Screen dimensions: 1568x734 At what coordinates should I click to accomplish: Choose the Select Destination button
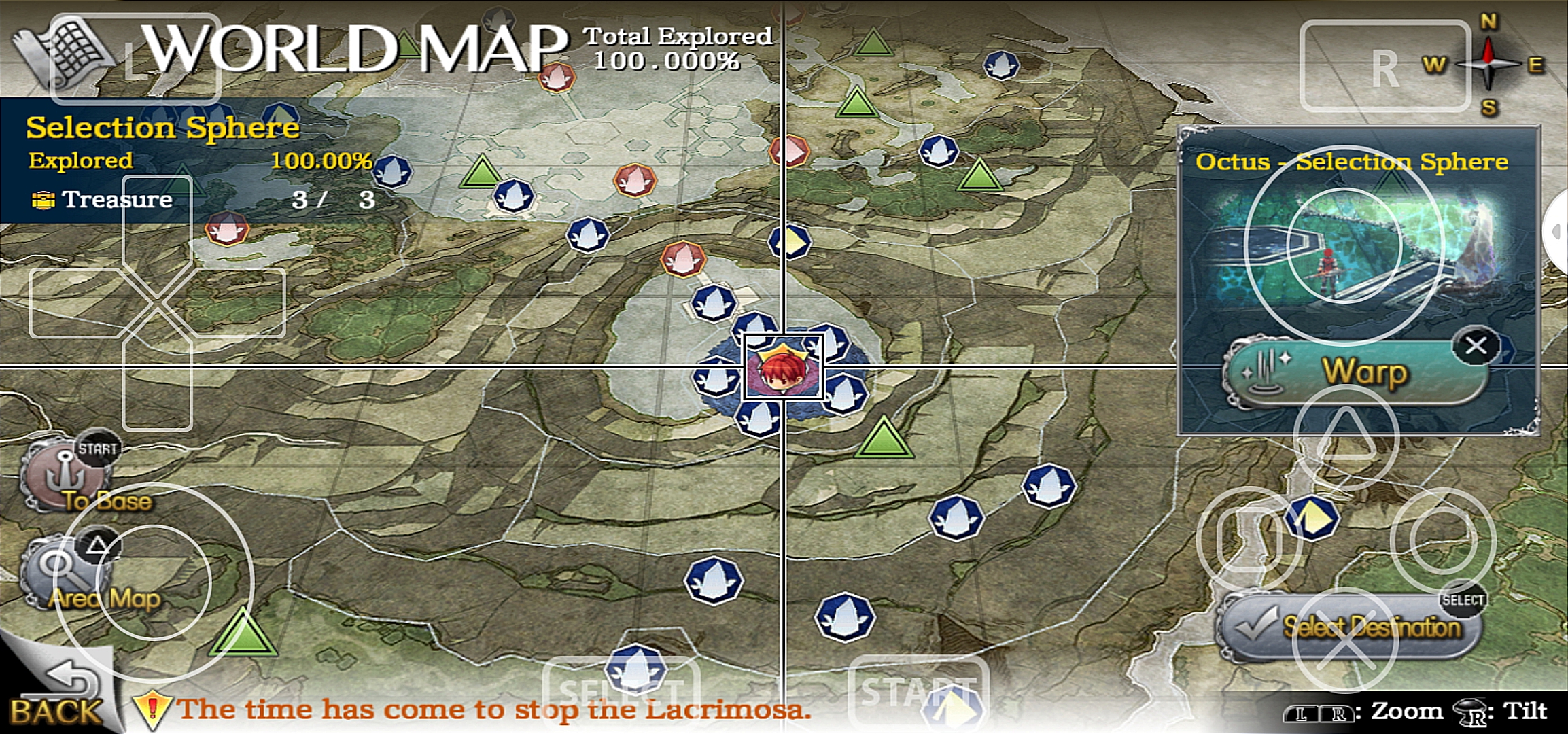[1353, 627]
